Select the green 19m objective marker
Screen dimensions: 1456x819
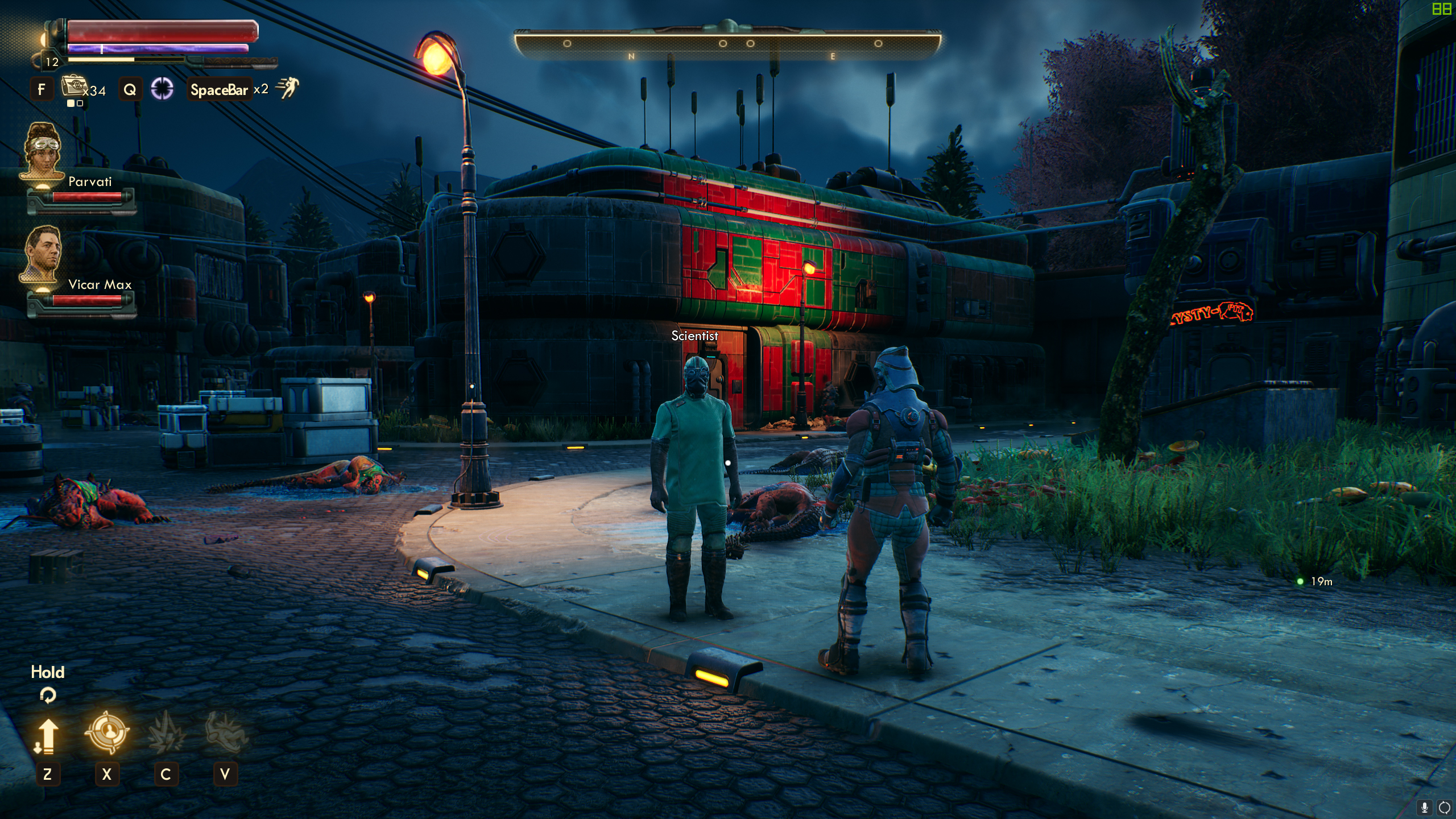(x=1300, y=581)
